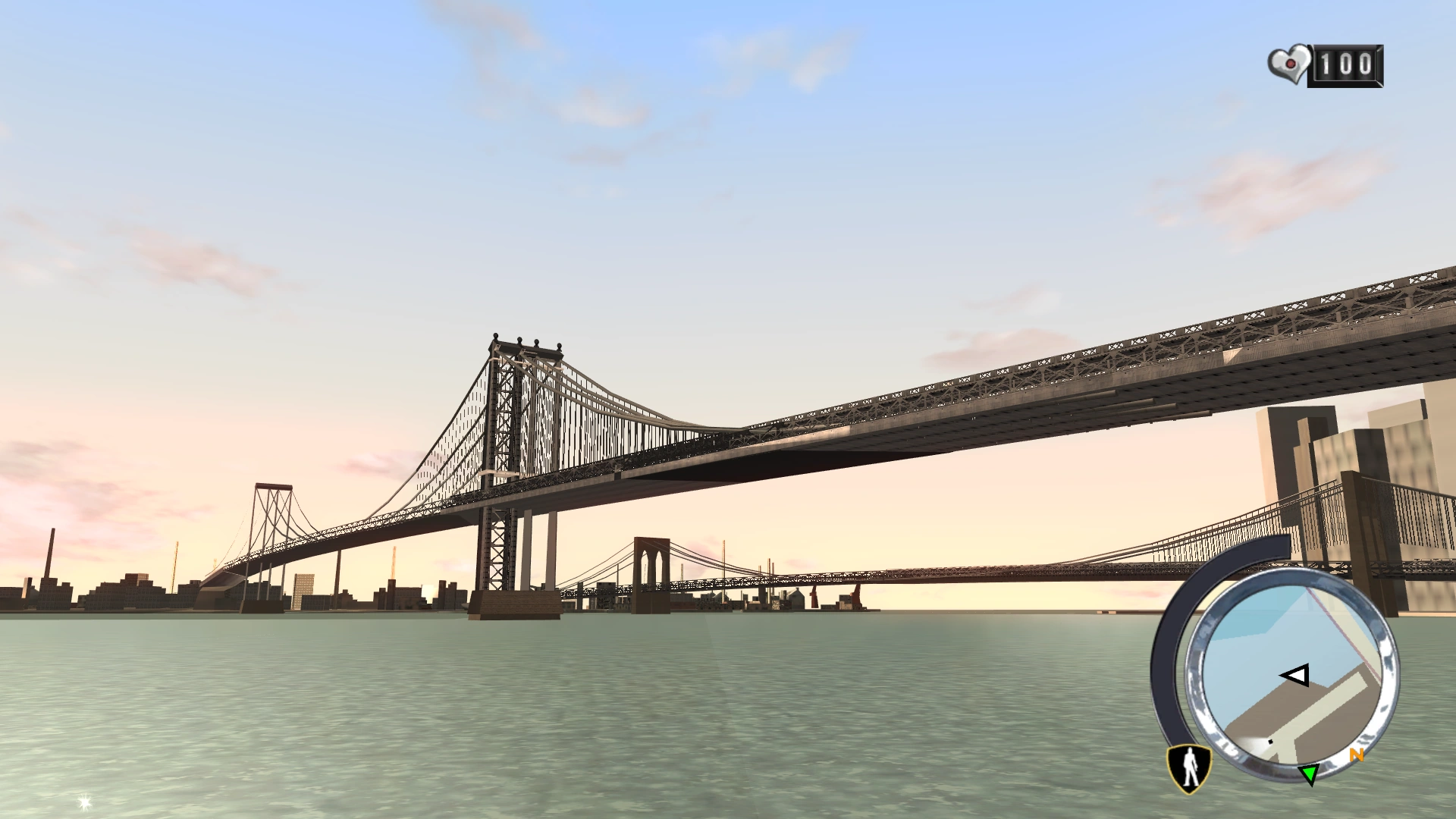Click the red crane near the shoreline

[x=813, y=596]
